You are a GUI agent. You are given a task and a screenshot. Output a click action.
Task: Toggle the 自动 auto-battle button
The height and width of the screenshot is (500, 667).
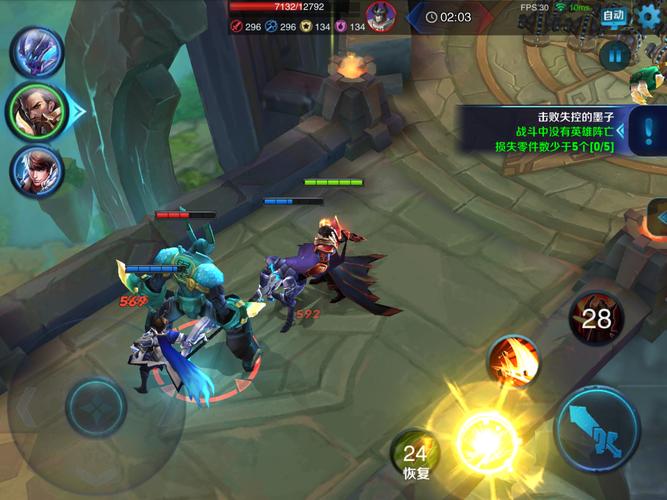coord(613,15)
